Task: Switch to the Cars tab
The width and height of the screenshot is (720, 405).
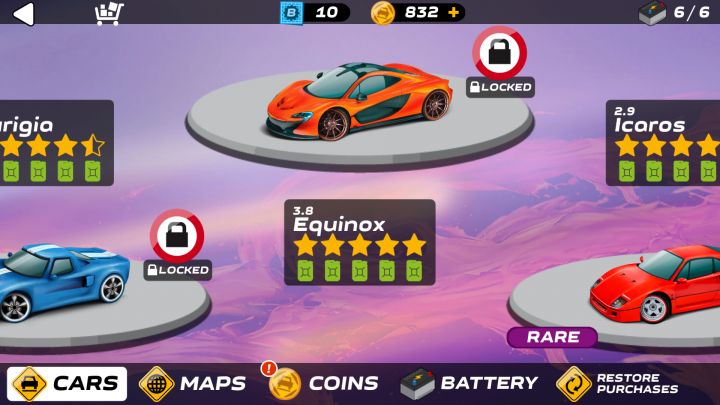Action: (x=67, y=383)
